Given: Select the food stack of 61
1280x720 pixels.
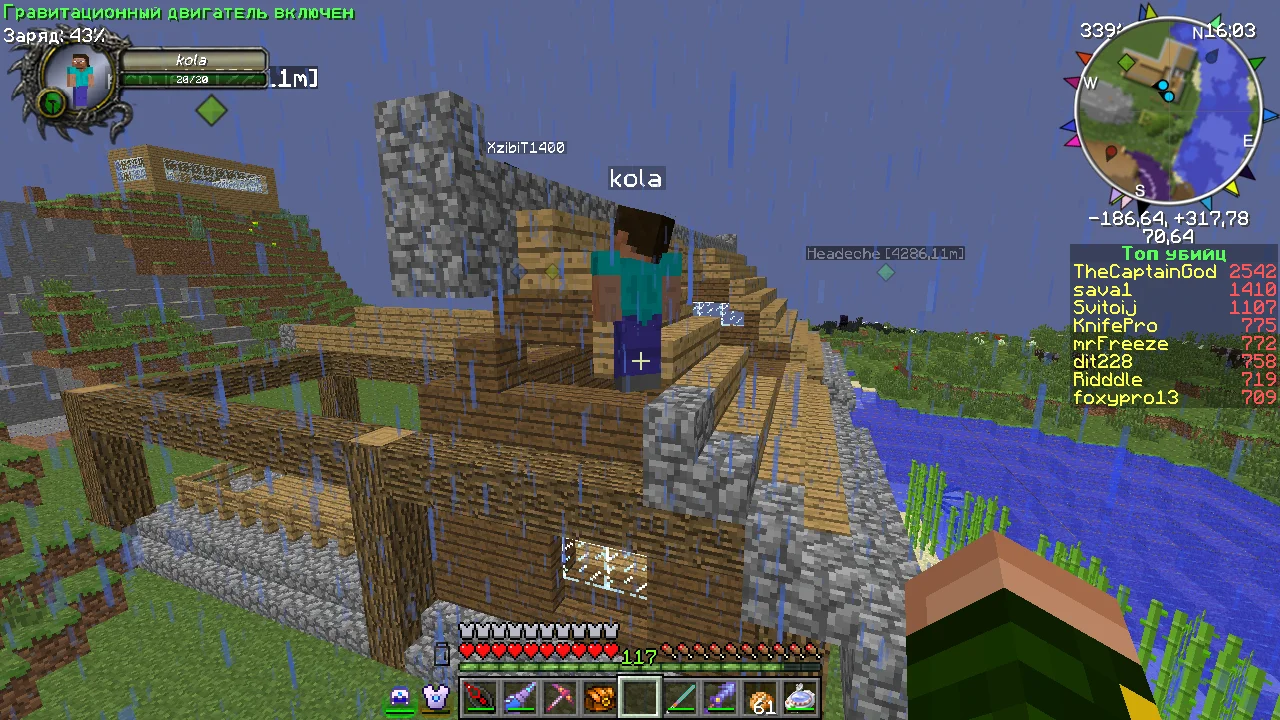Looking at the screenshot, I should click(761, 698).
